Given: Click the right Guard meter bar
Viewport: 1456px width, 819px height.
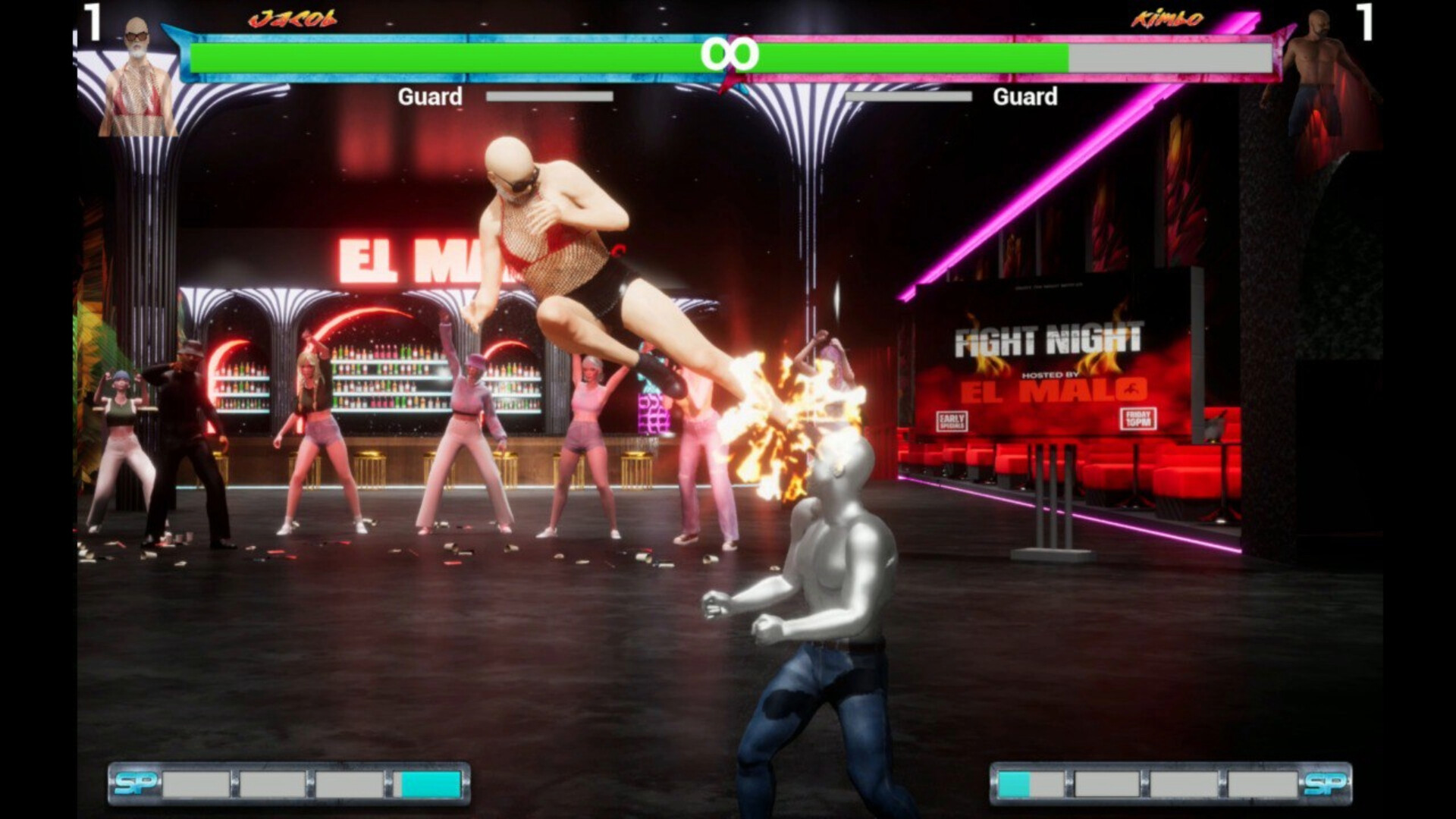Looking at the screenshot, I should pos(908,97).
